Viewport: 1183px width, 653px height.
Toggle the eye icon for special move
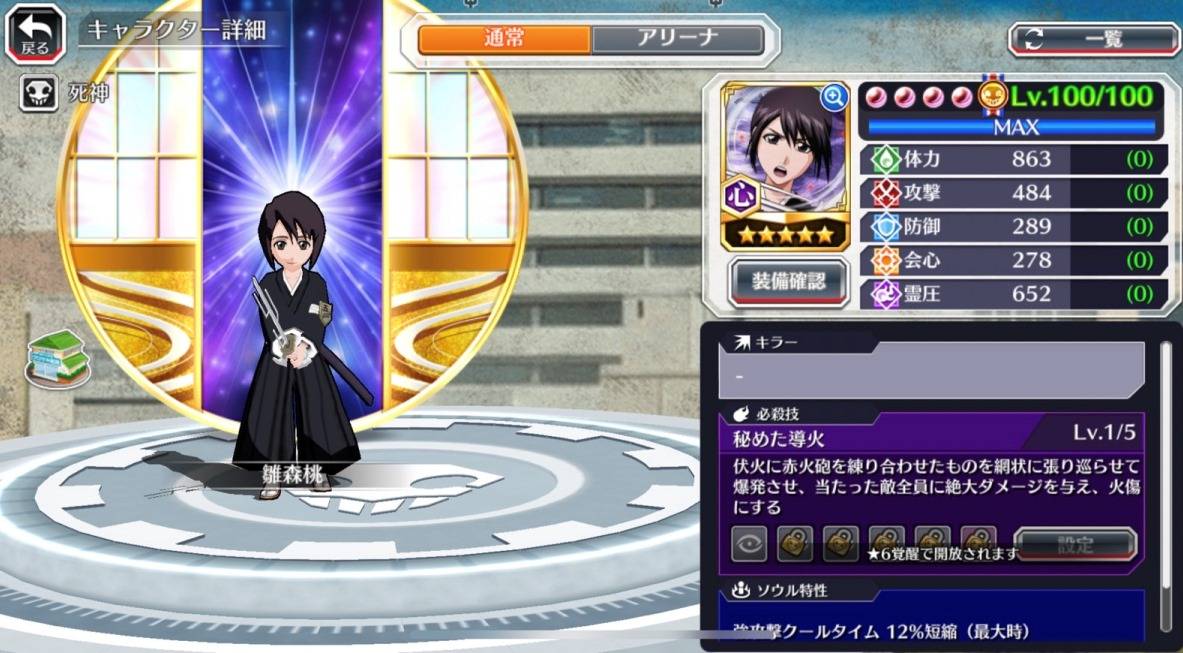click(x=752, y=545)
